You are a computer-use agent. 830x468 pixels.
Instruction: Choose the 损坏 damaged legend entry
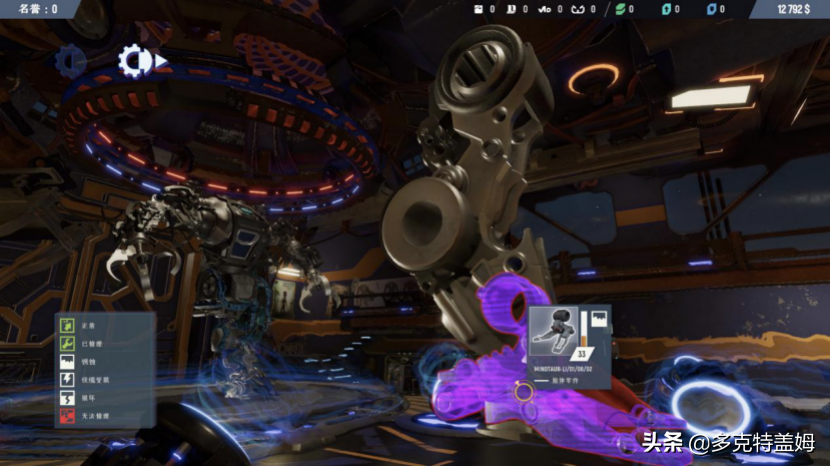click(x=69, y=397)
